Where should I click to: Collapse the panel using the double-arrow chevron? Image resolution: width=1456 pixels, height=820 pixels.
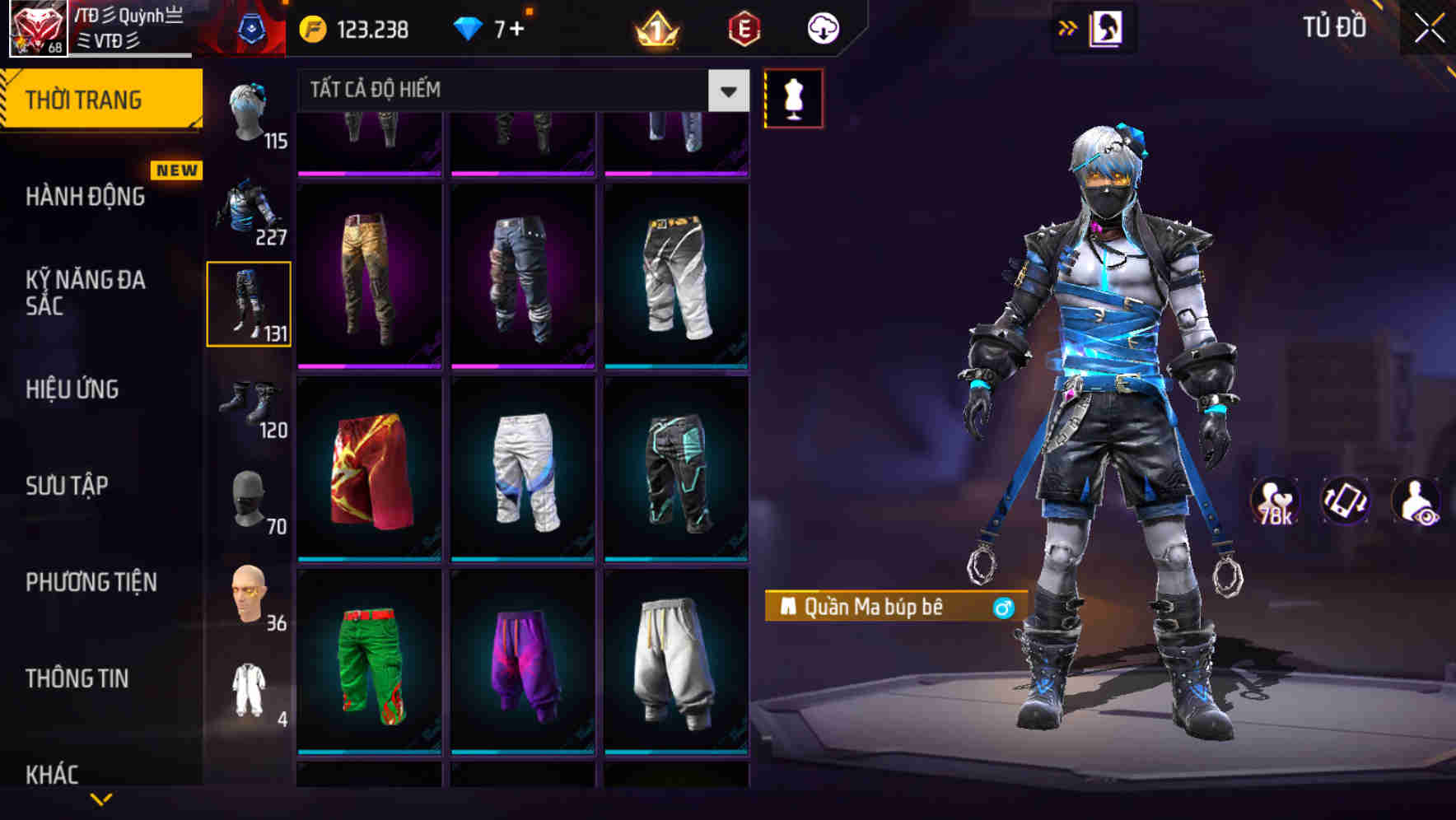[1068, 27]
